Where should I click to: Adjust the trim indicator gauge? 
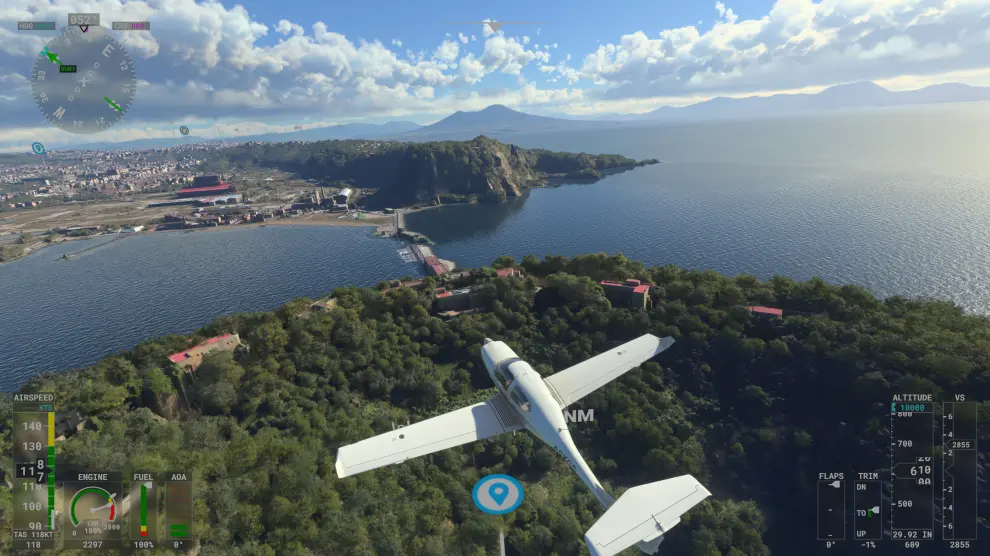click(x=868, y=510)
